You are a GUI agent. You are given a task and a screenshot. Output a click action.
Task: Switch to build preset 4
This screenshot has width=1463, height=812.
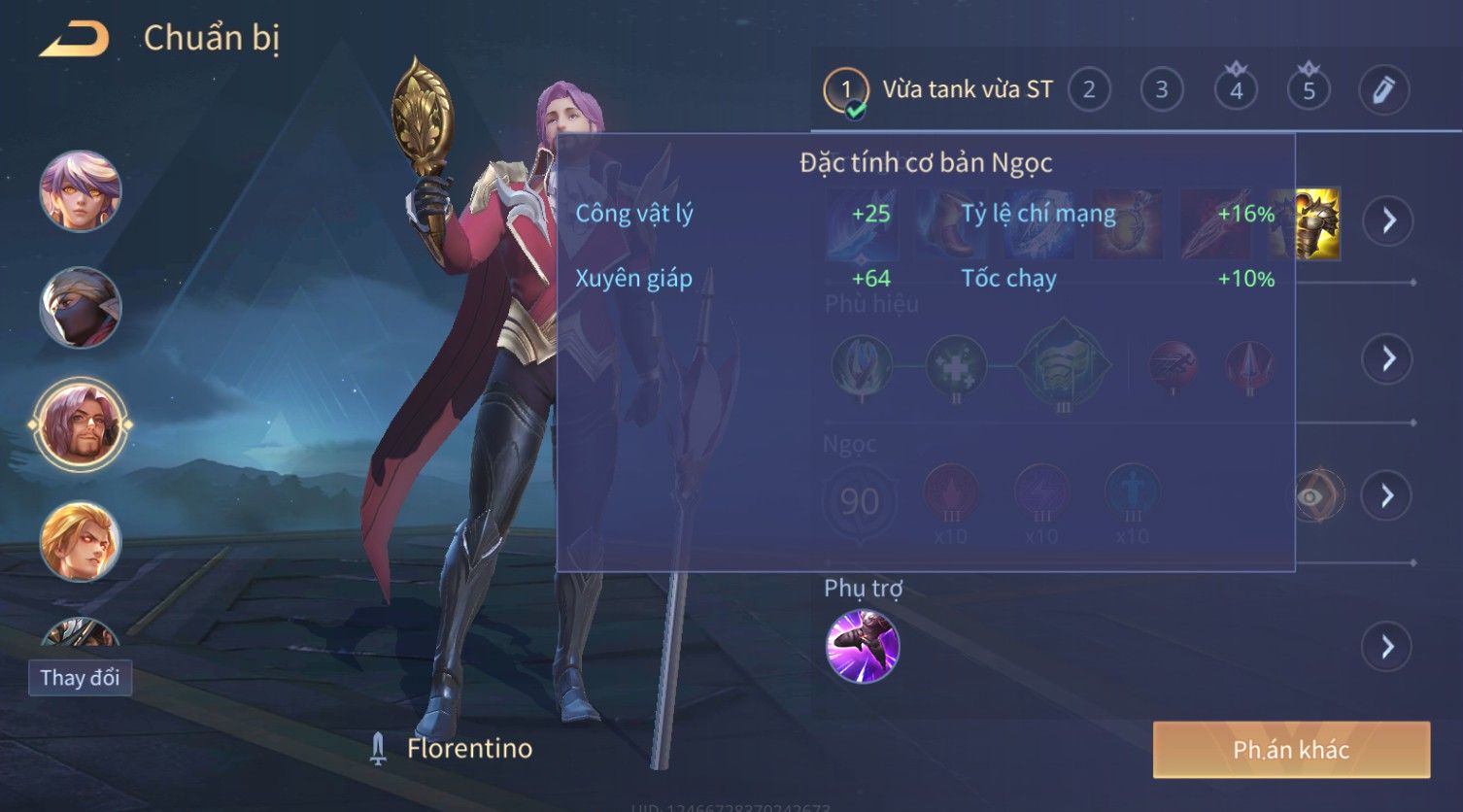tap(1236, 90)
